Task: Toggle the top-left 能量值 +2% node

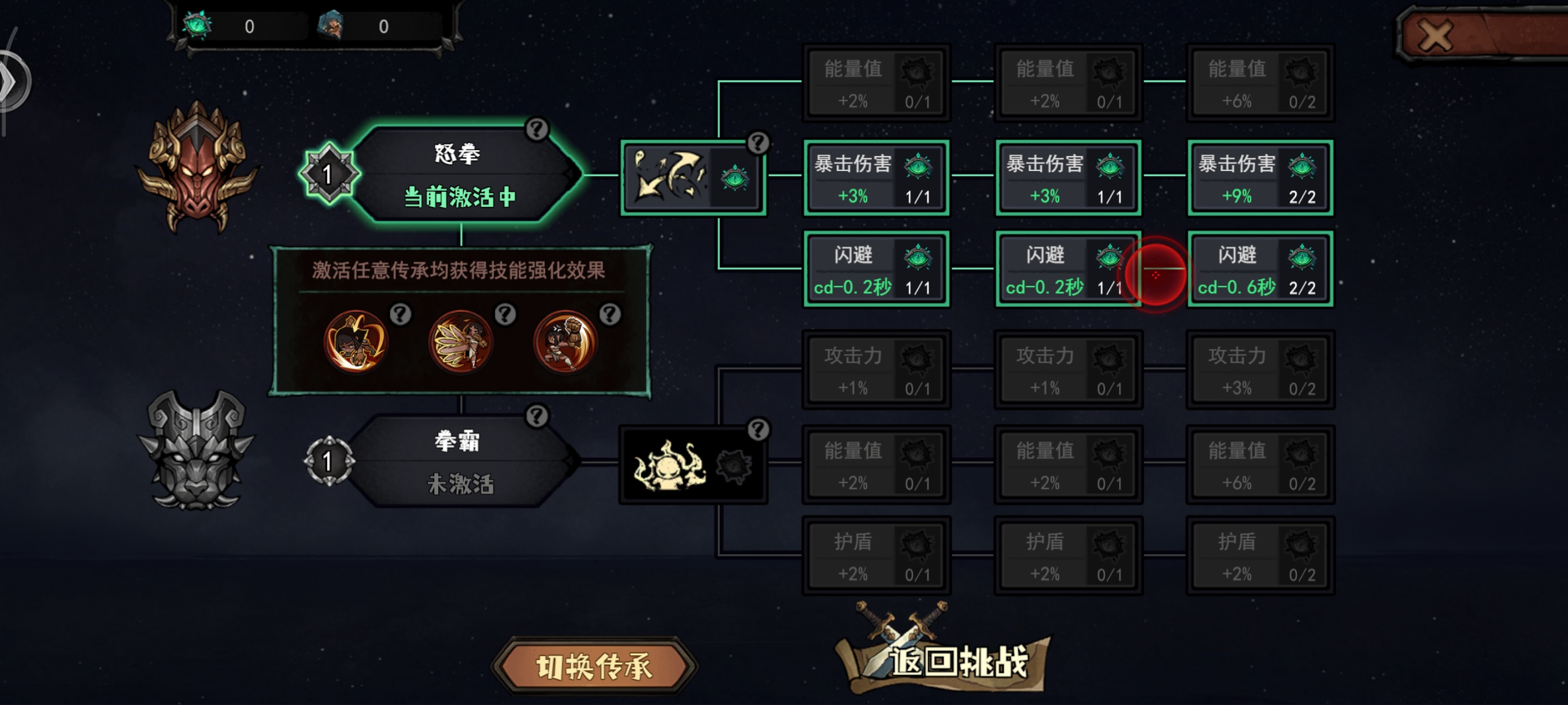Action: (x=877, y=84)
